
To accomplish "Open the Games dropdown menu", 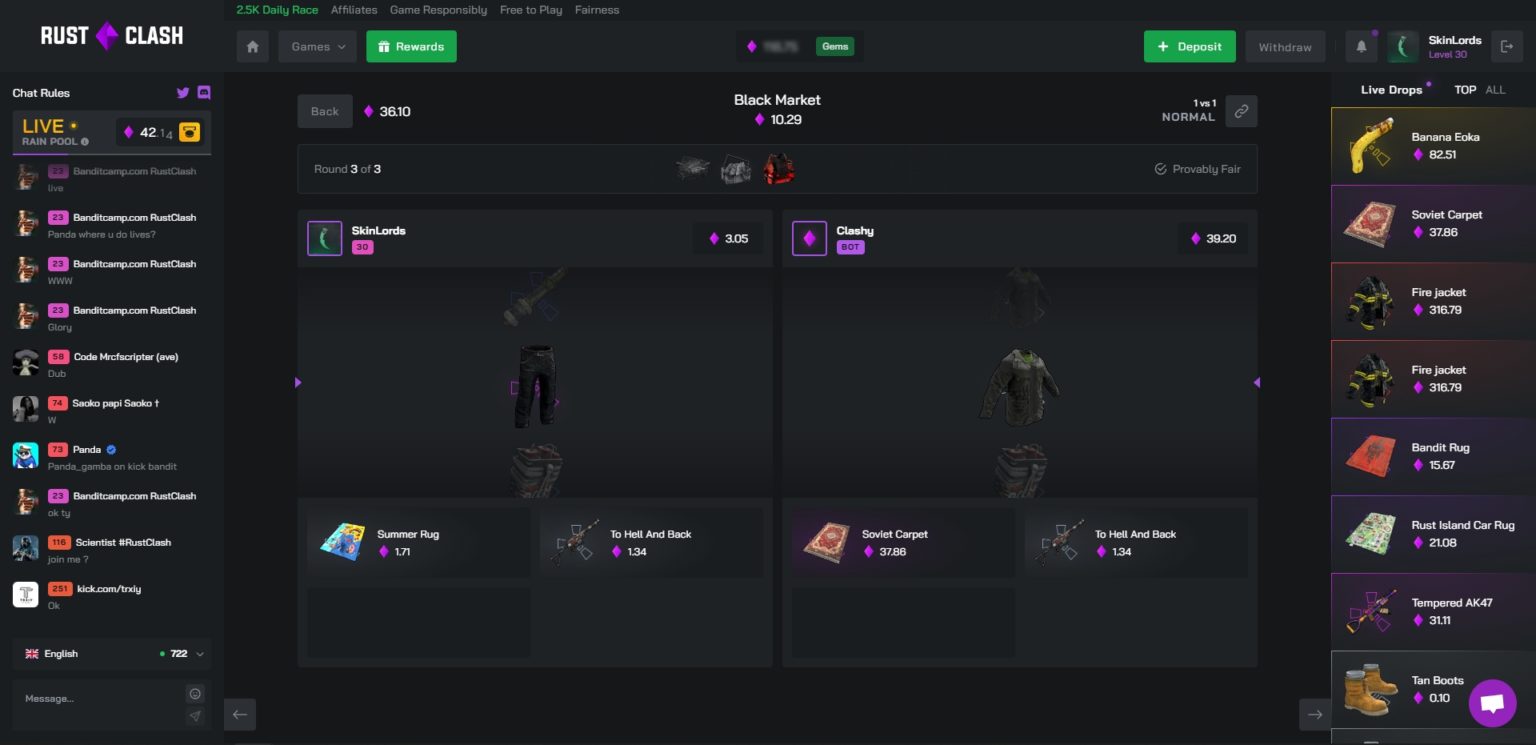I will coord(318,47).
